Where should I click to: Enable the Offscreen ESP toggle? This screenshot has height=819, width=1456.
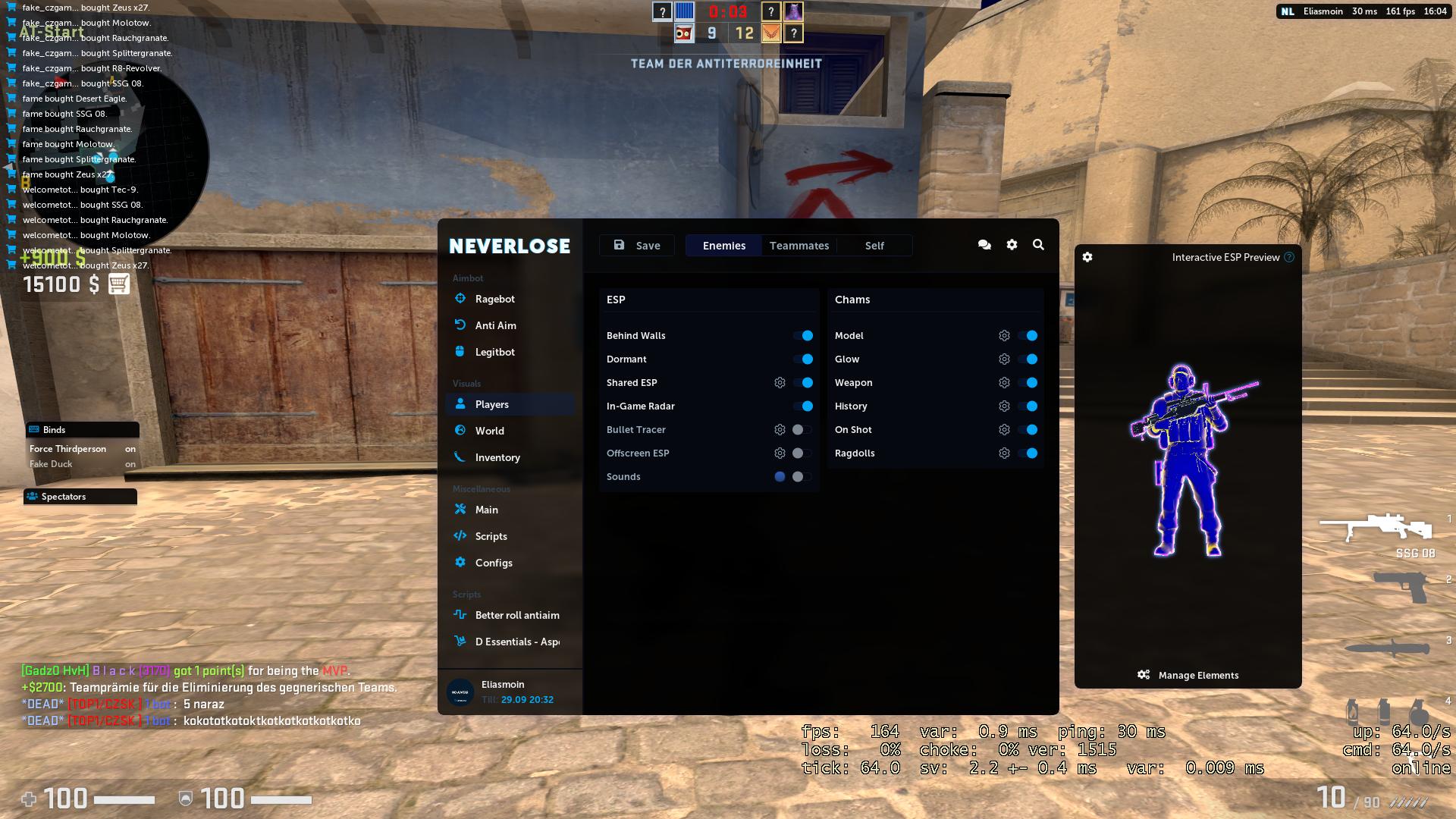click(x=800, y=453)
